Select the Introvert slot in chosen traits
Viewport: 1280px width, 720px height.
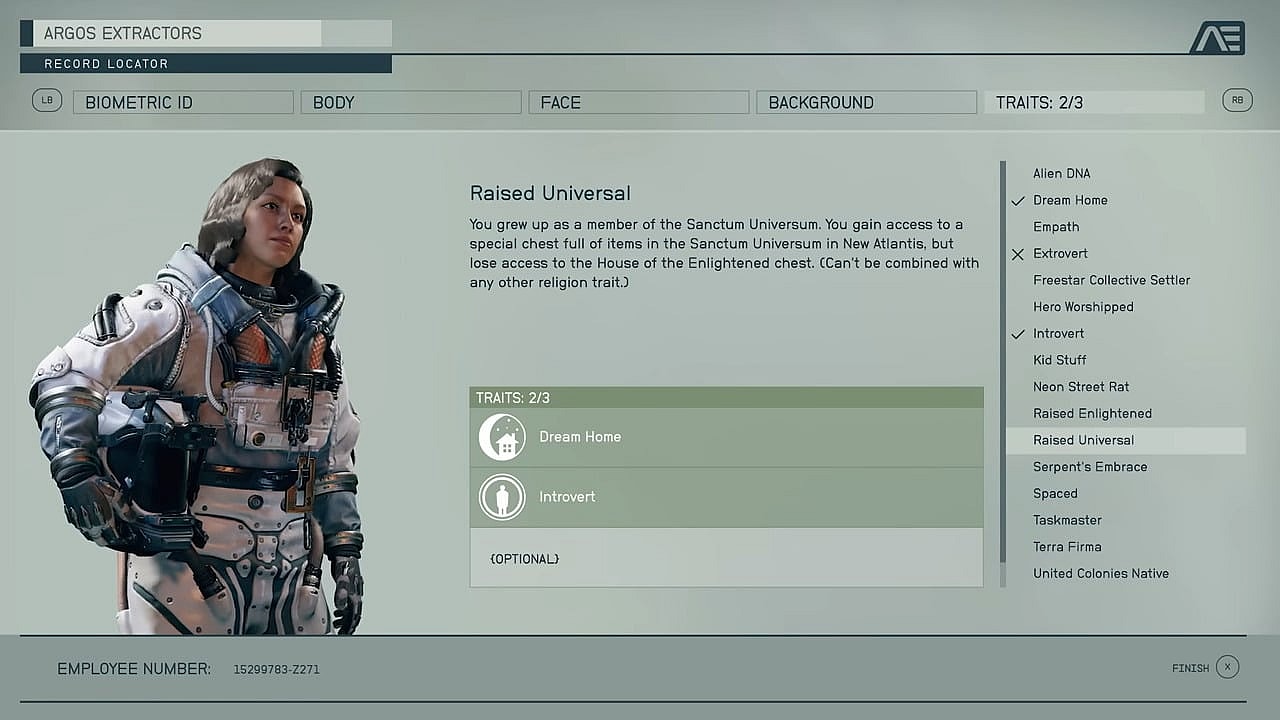coord(726,497)
